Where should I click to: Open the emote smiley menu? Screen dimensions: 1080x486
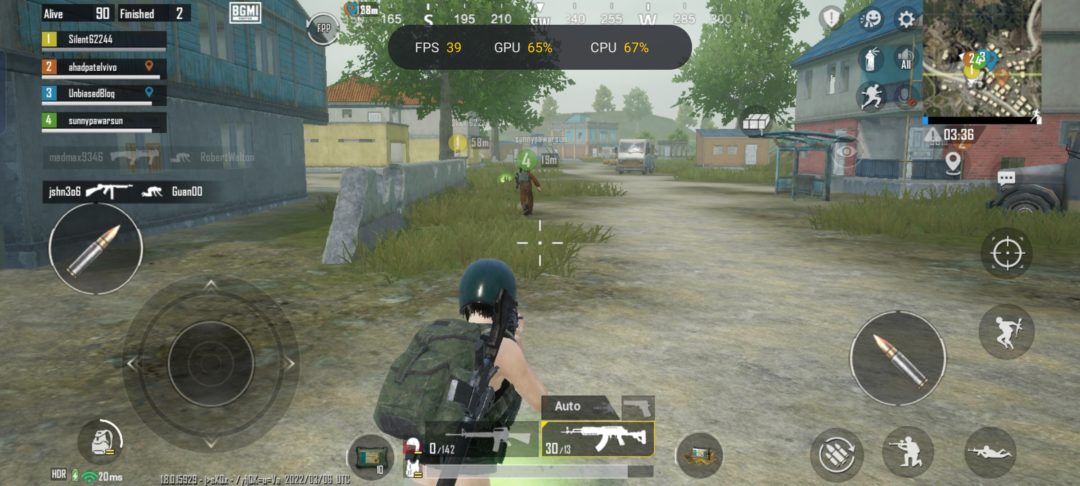click(871, 19)
